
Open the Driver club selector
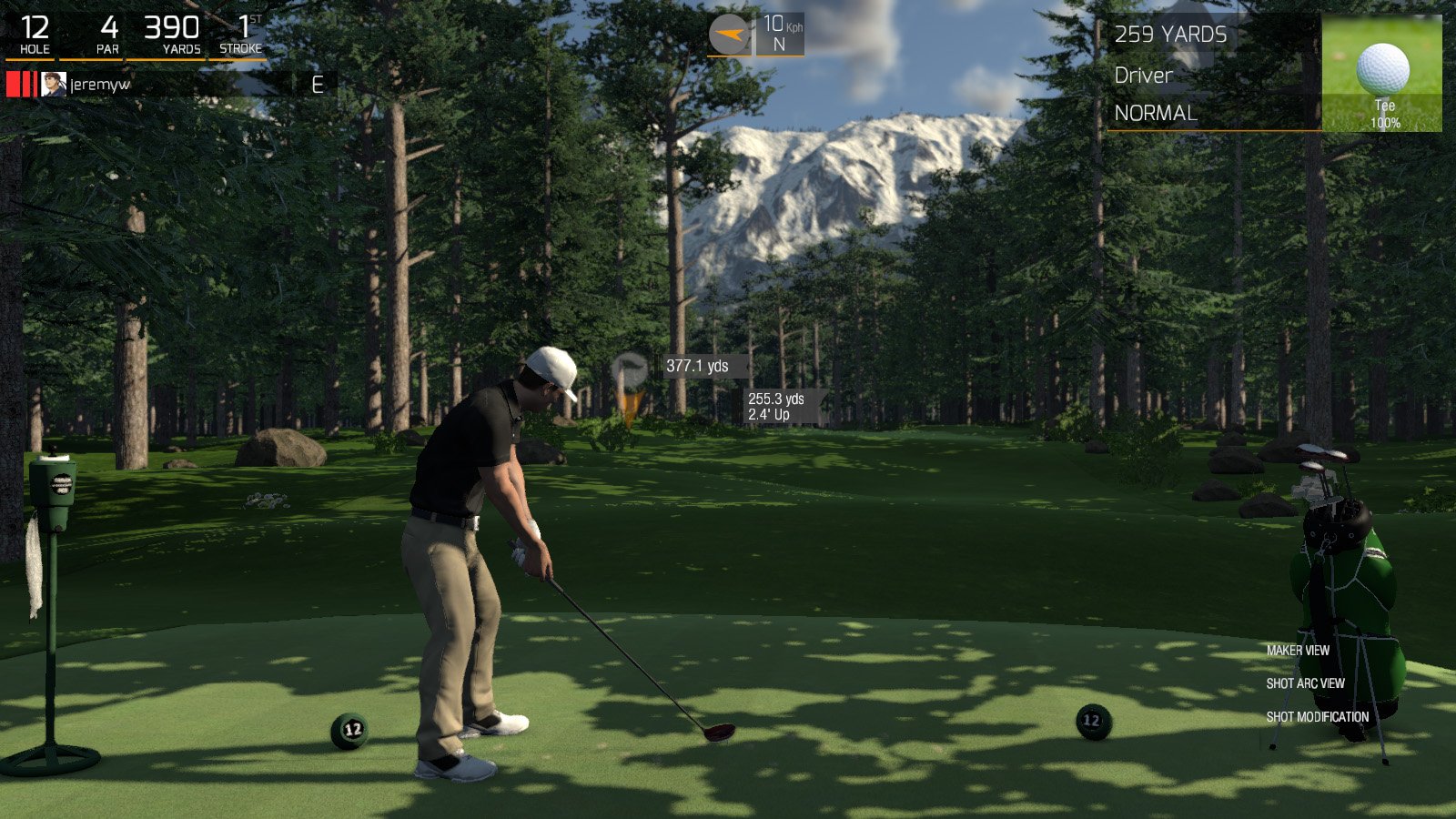1145,76
